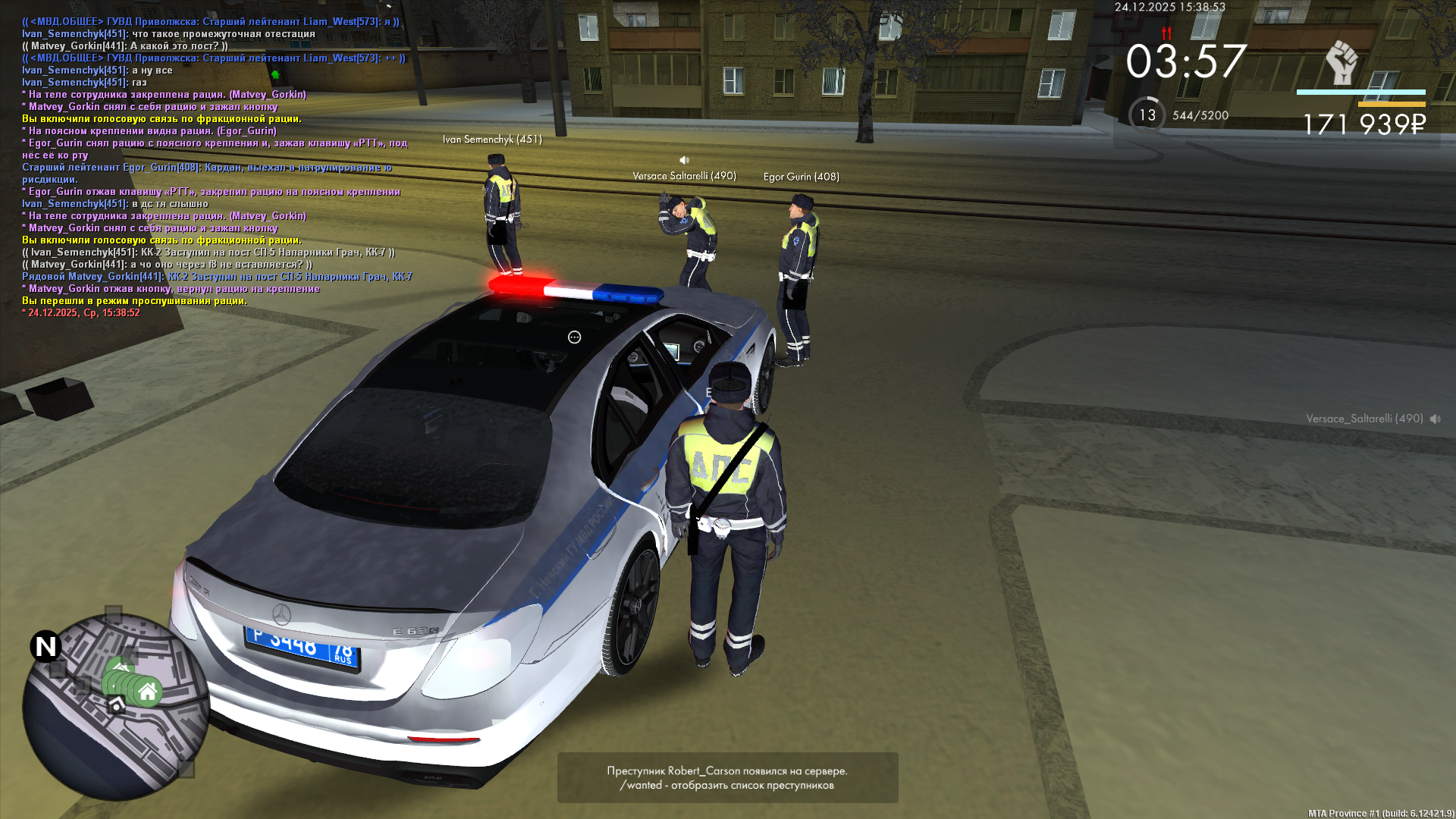
Task: Click the Robert_Carson wanted notification
Action: (727, 777)
